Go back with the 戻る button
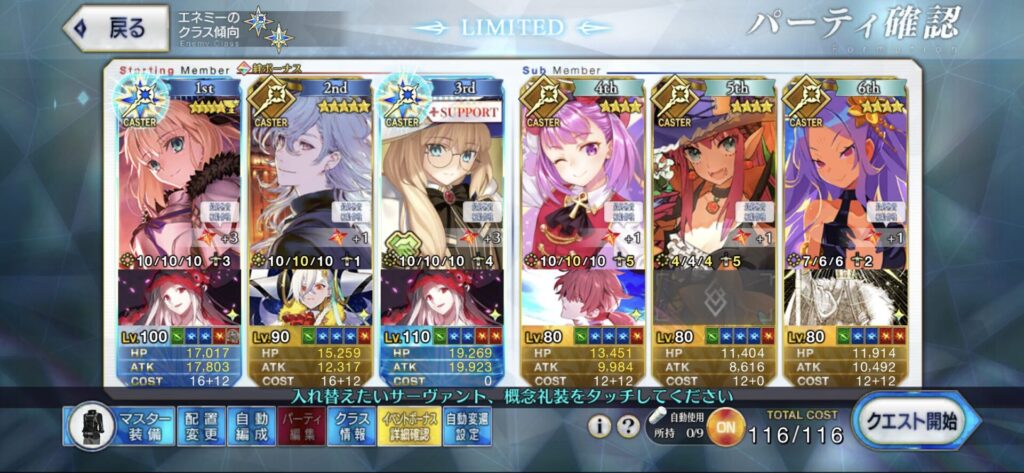1024x473 pixels. pos(113,27)
